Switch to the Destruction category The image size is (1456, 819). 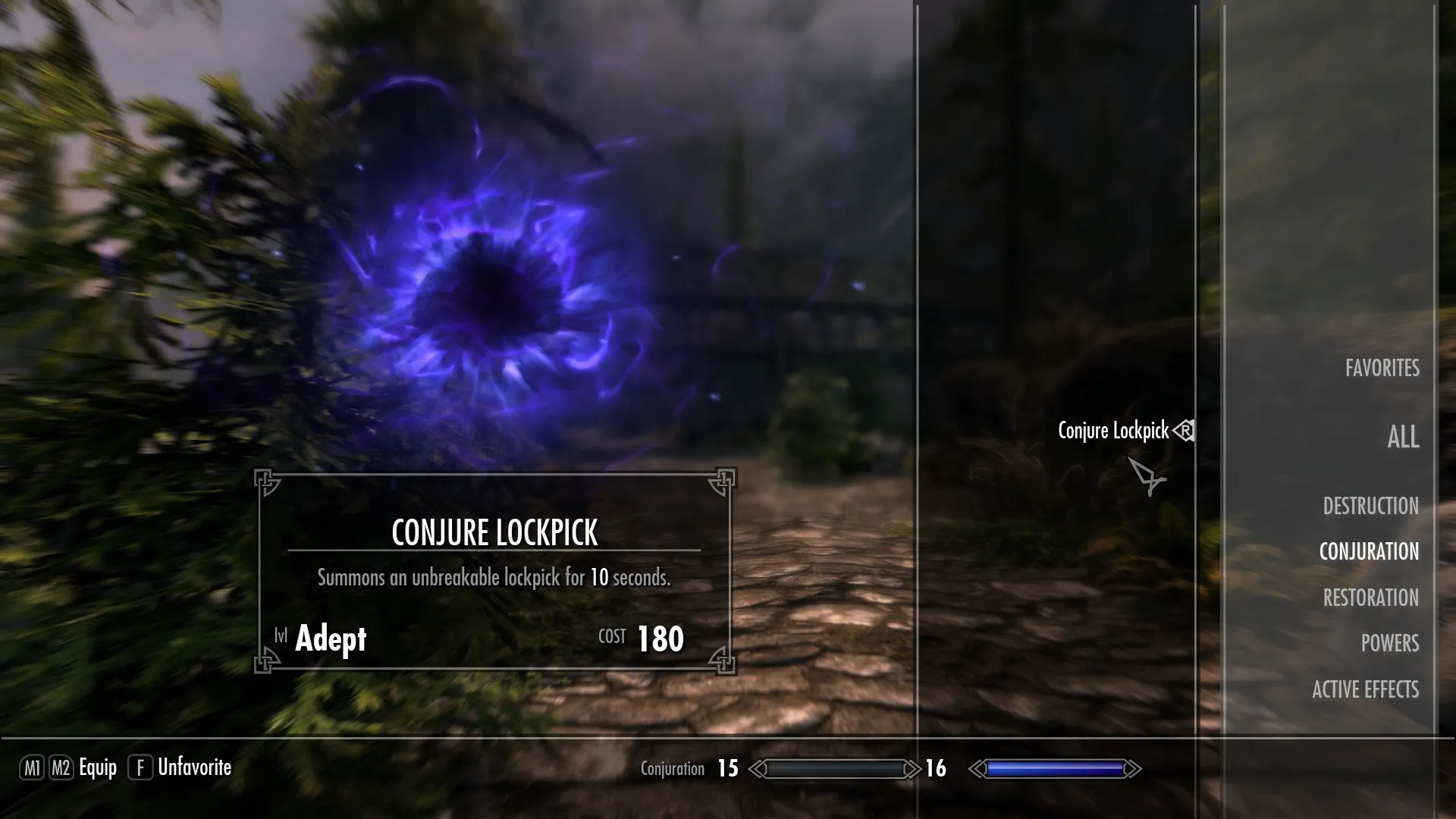1370,506
